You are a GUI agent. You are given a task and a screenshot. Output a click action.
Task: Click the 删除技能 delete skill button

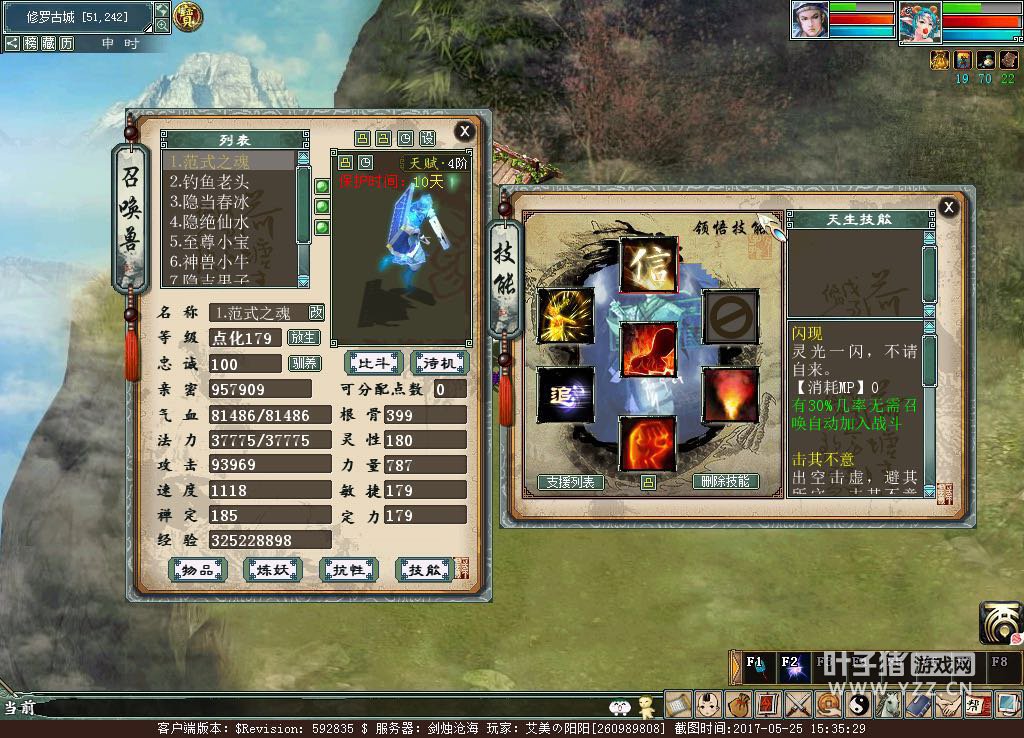tap(726, 482)
